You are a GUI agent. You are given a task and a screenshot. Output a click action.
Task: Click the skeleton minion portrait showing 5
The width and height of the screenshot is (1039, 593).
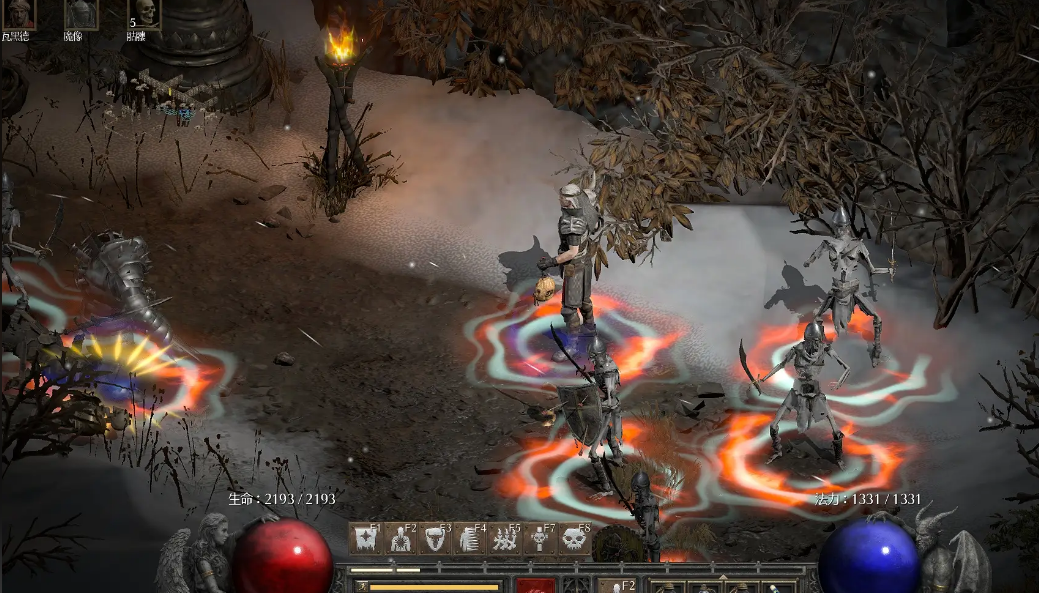[x=143, y=13]
